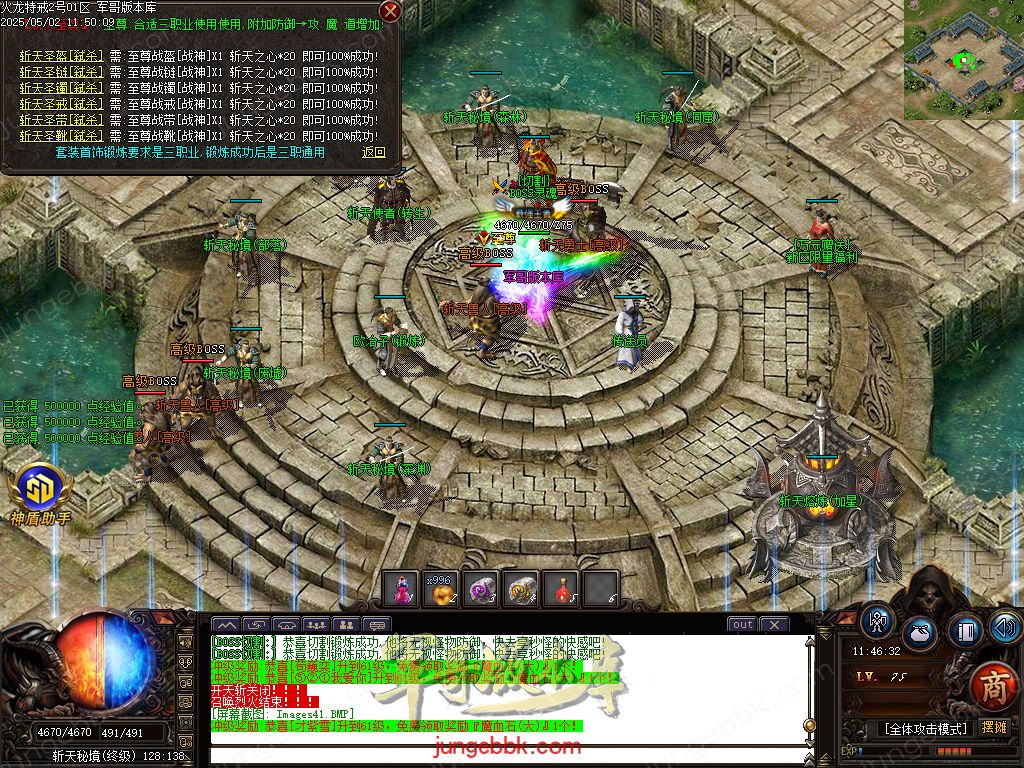Go back via the 返回 link
Viewport: 1024px width, 768px height.
pos(374,152)
